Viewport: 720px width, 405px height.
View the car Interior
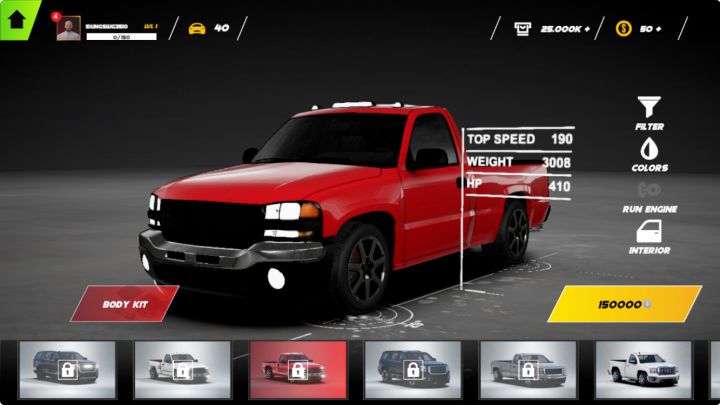click(x=649, y=236)
